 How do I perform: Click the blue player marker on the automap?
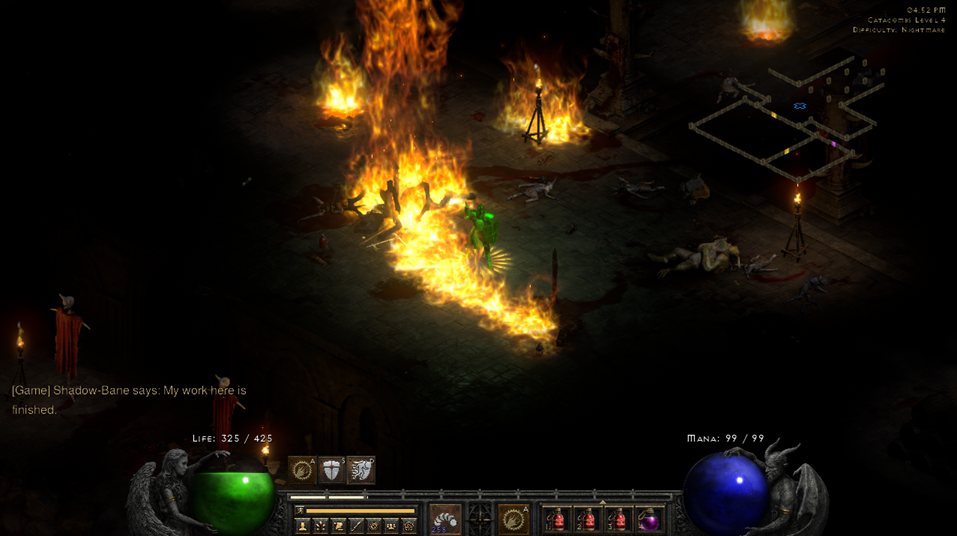800,105
